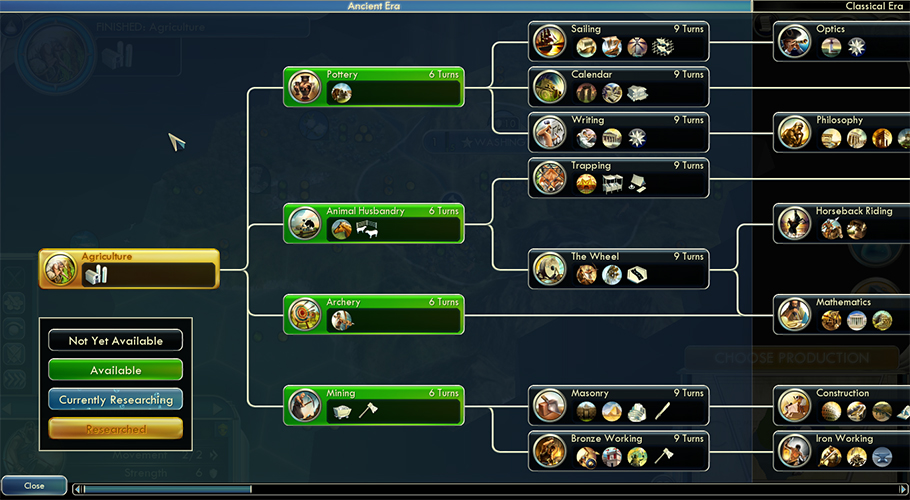Queue Bronze Working research
Viewport: 910px width, 500px height.
[618, 450]
